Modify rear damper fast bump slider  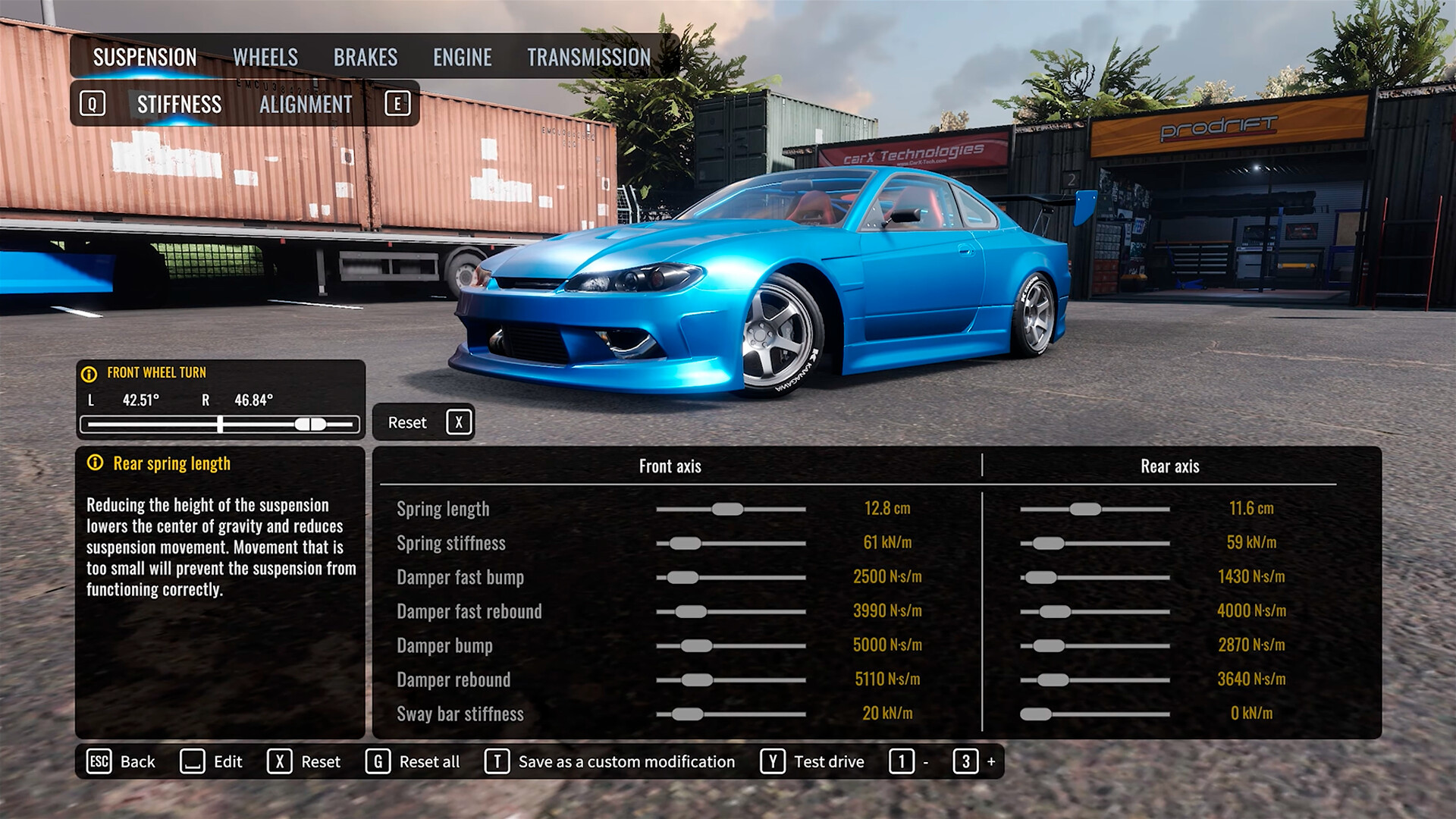pos(1041,577)
